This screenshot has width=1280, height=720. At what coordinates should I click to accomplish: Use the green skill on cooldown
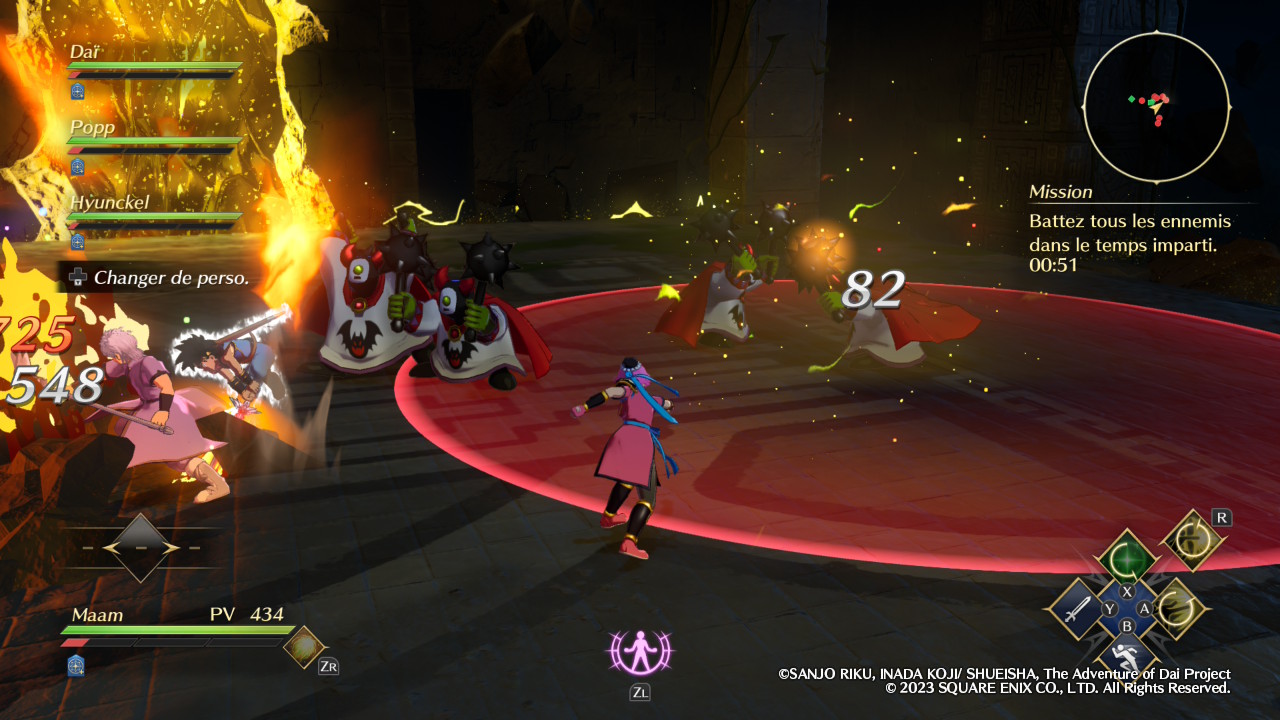point(1127,558)
